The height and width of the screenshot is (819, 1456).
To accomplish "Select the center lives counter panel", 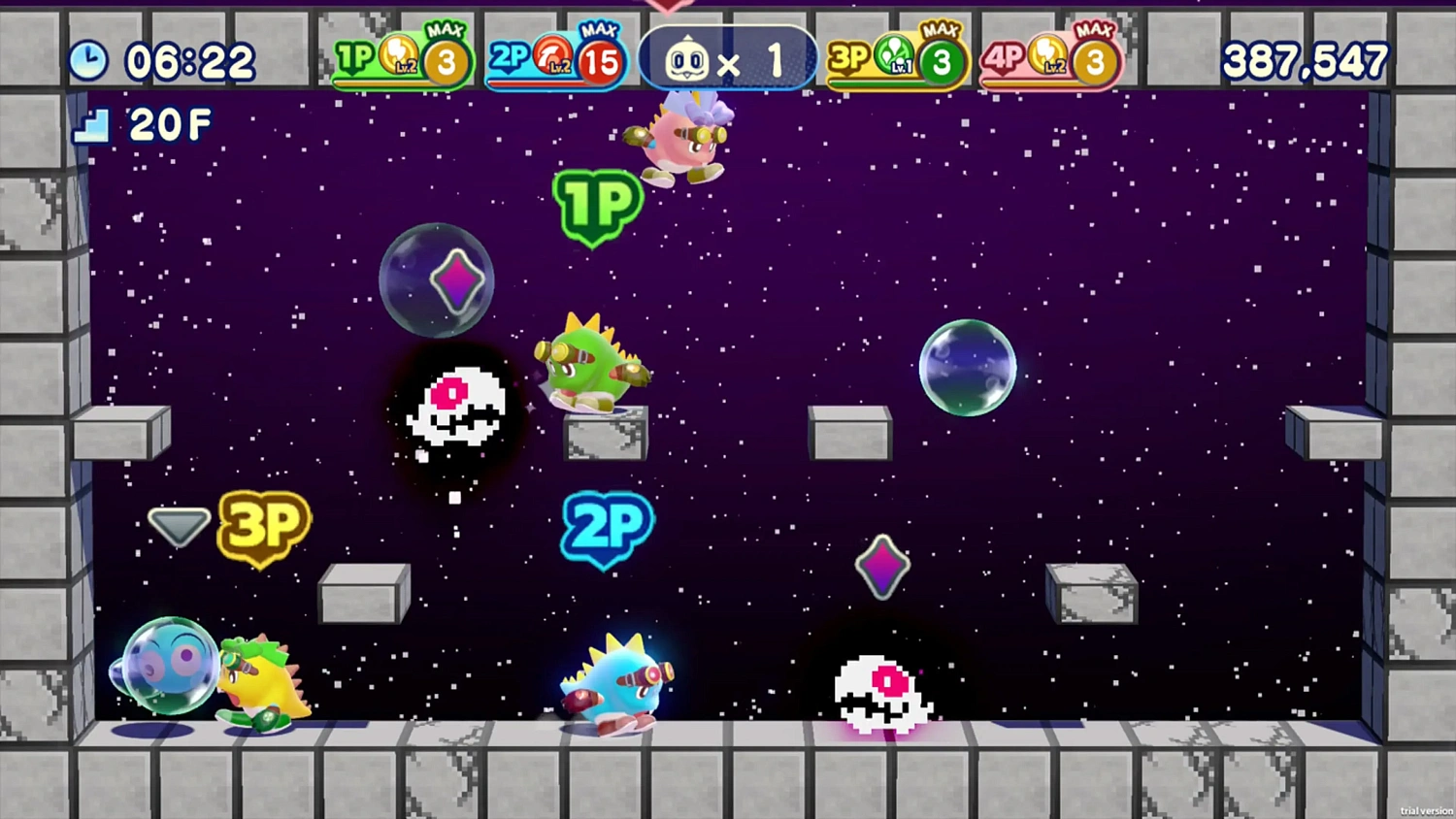I will (x=728, y=58).
